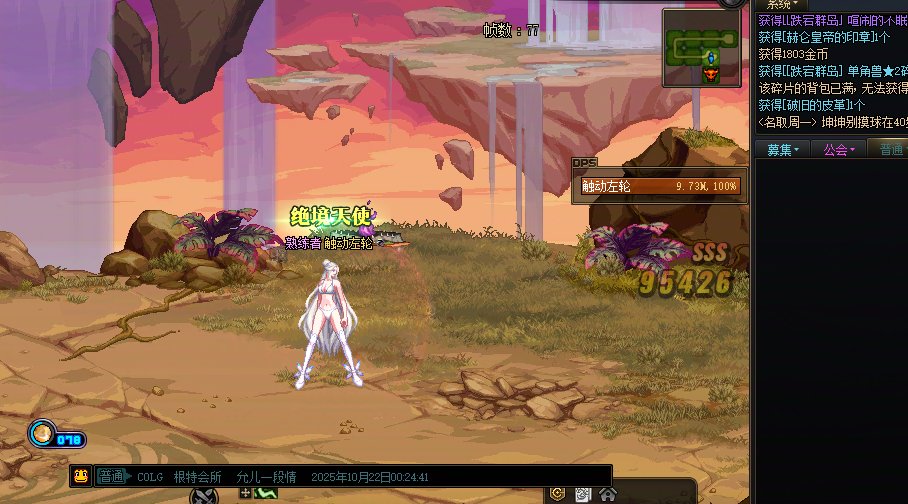Click the round coin counter icon

tap(42, 433)
